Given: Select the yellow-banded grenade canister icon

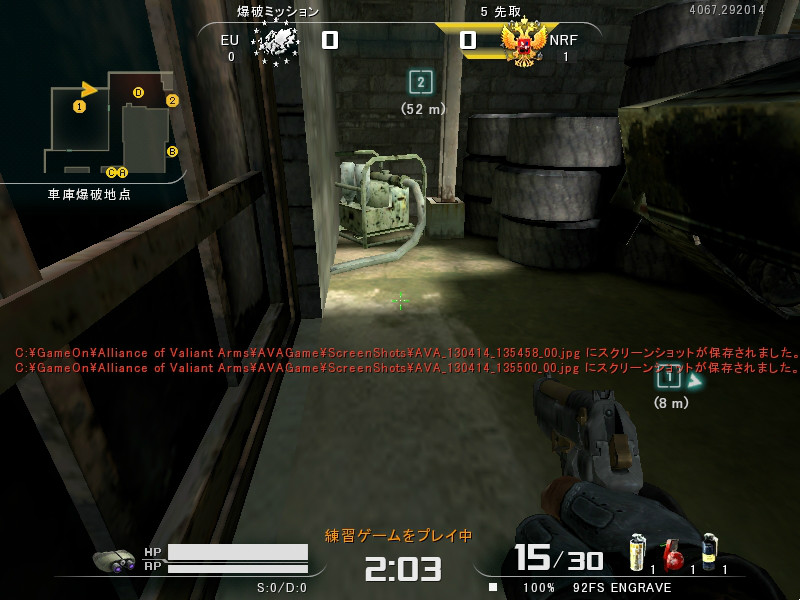Looking at the screenshot, I should pyautogui.click(x=636, y=553).
